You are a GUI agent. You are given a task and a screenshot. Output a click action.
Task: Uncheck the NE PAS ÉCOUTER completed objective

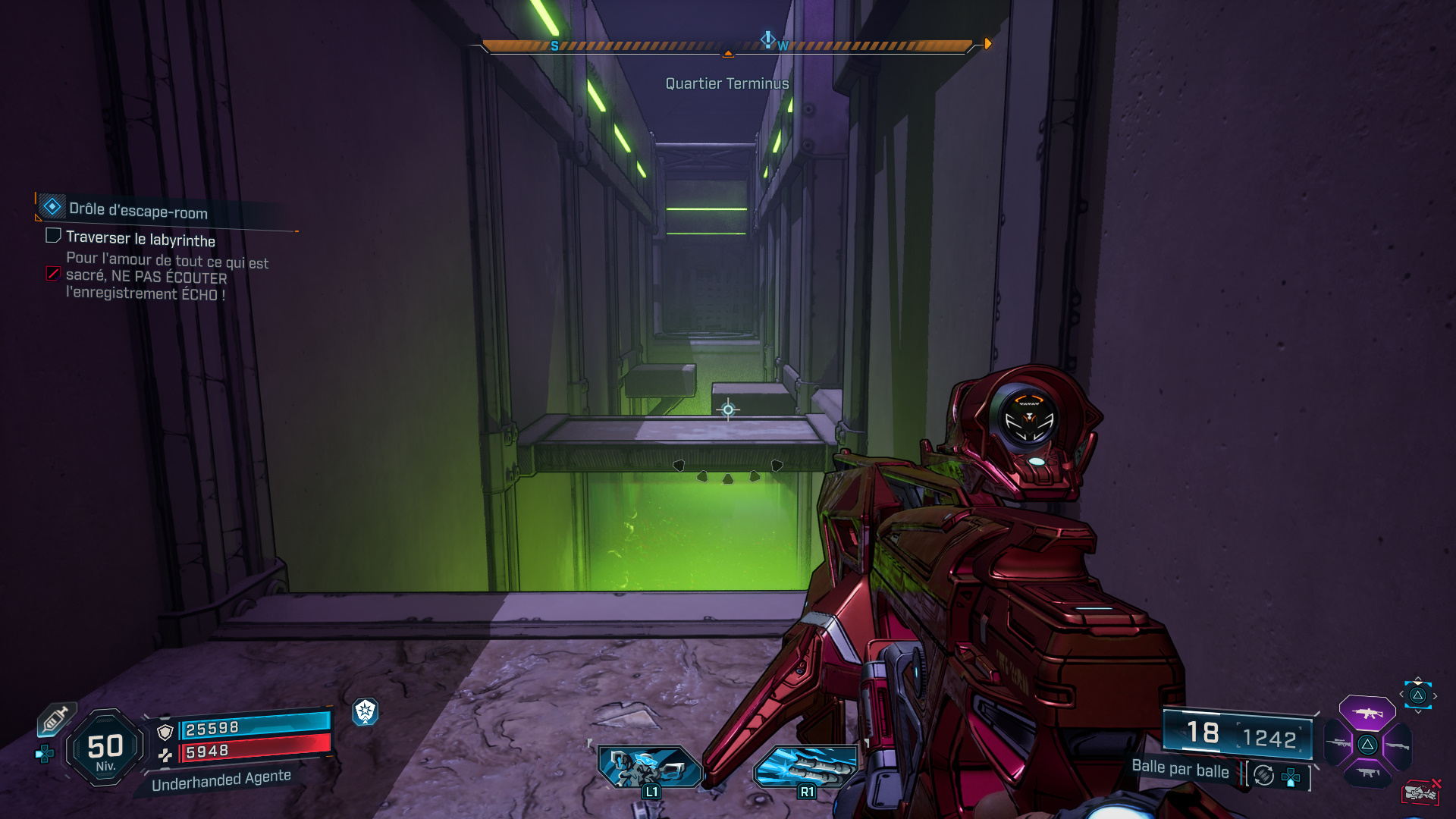(x=52, y=274)
